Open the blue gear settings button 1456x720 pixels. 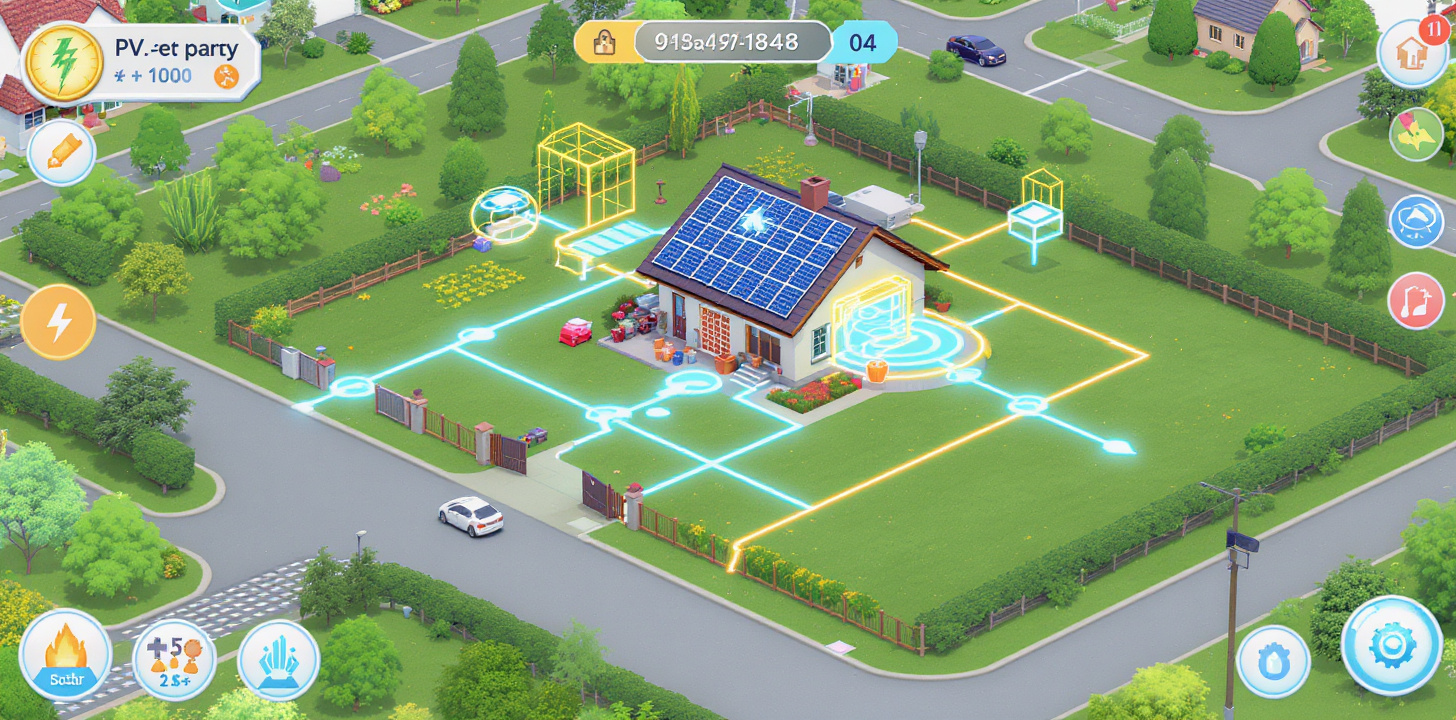[x=1391, y=646]
